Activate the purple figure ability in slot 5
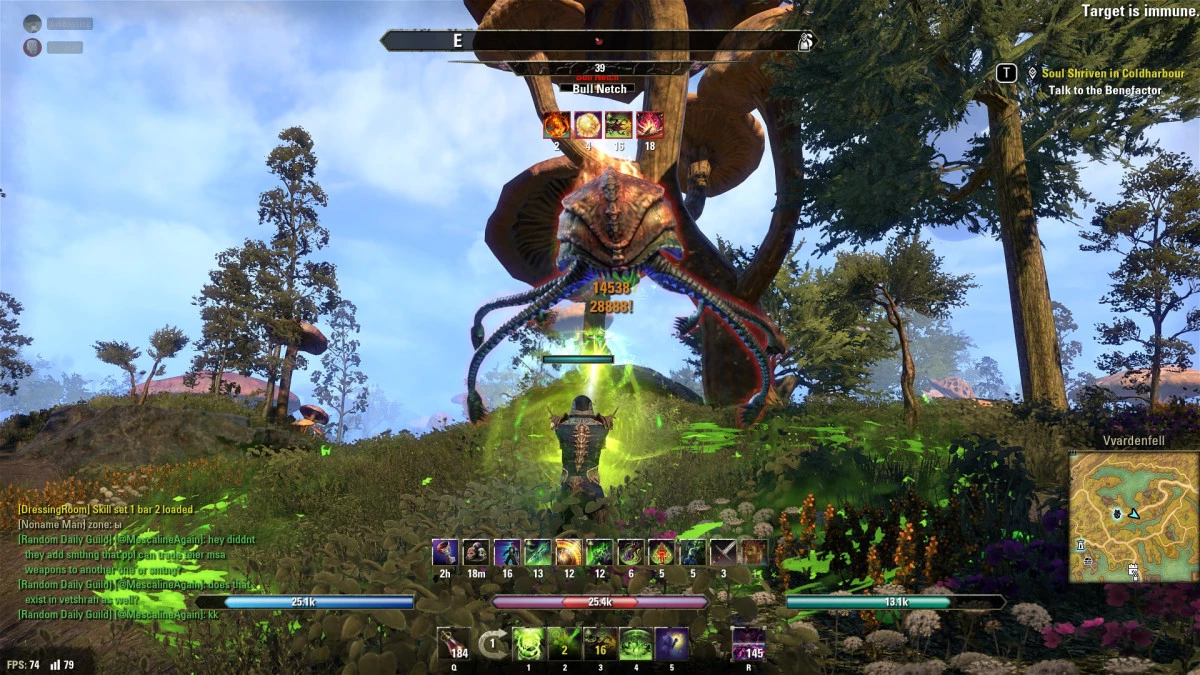Viewport: 1200px width, 675px height. coord(671,643)
